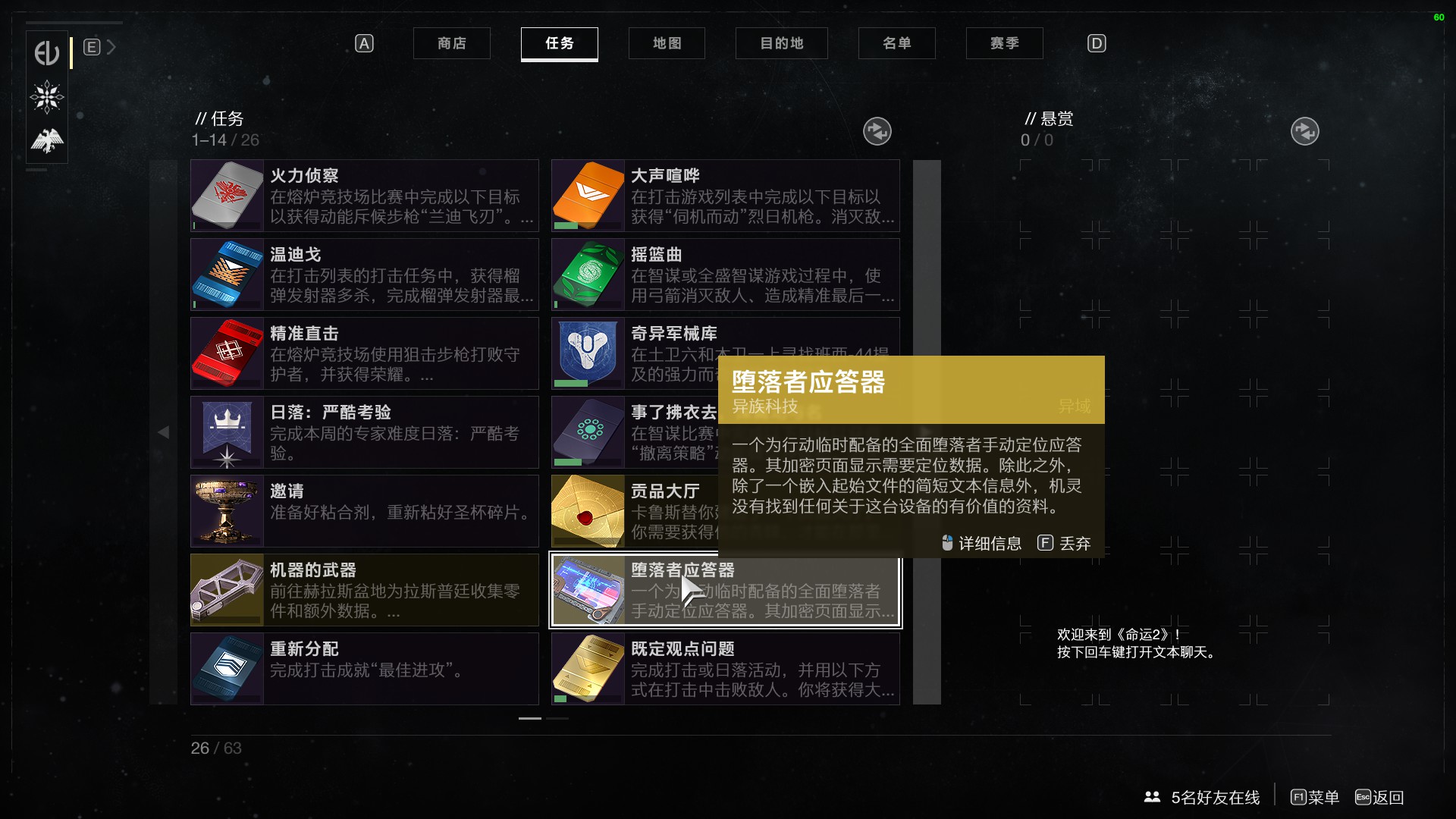
Task: Click the A navigation arrow near the tabs
Action: [364, 43]
